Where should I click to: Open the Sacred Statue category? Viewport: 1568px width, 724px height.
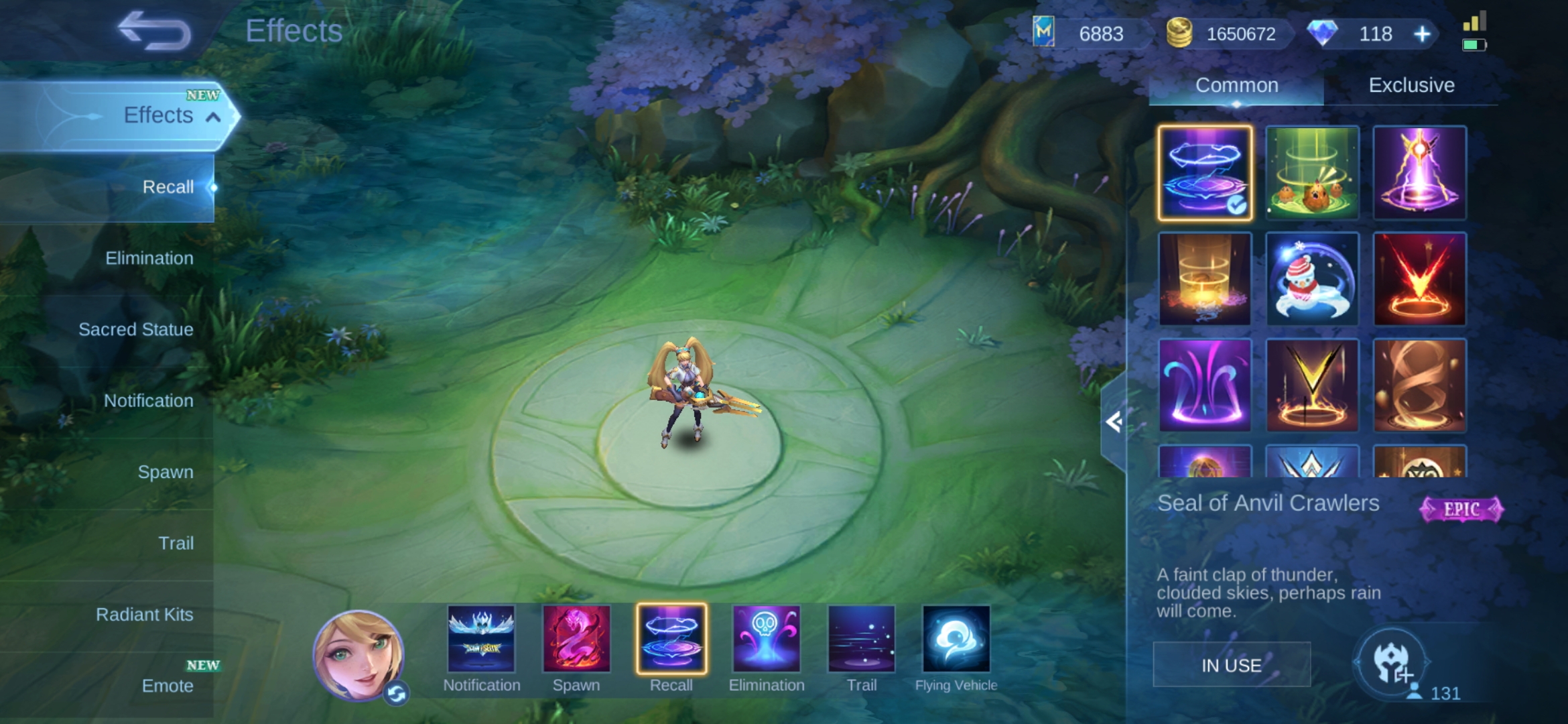[135, 329]
